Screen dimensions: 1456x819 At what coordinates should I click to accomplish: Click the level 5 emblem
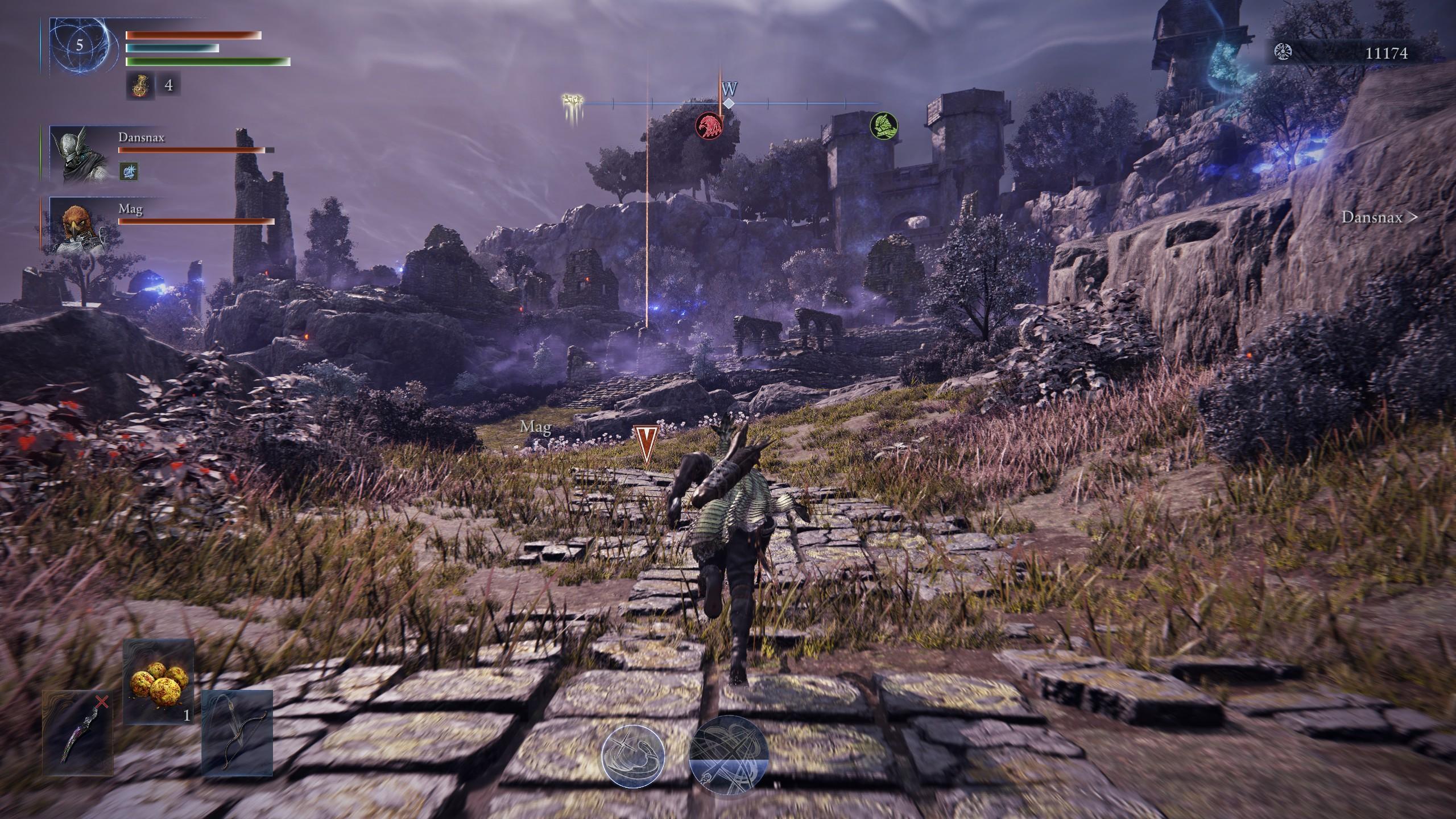tap(80, 45)
